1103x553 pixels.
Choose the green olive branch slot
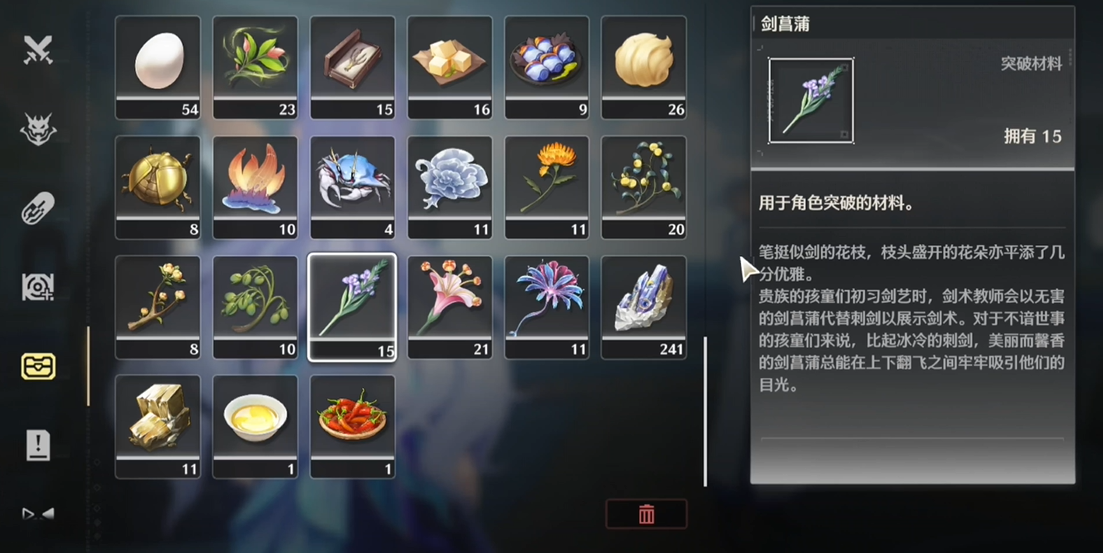tap(255, 306)
